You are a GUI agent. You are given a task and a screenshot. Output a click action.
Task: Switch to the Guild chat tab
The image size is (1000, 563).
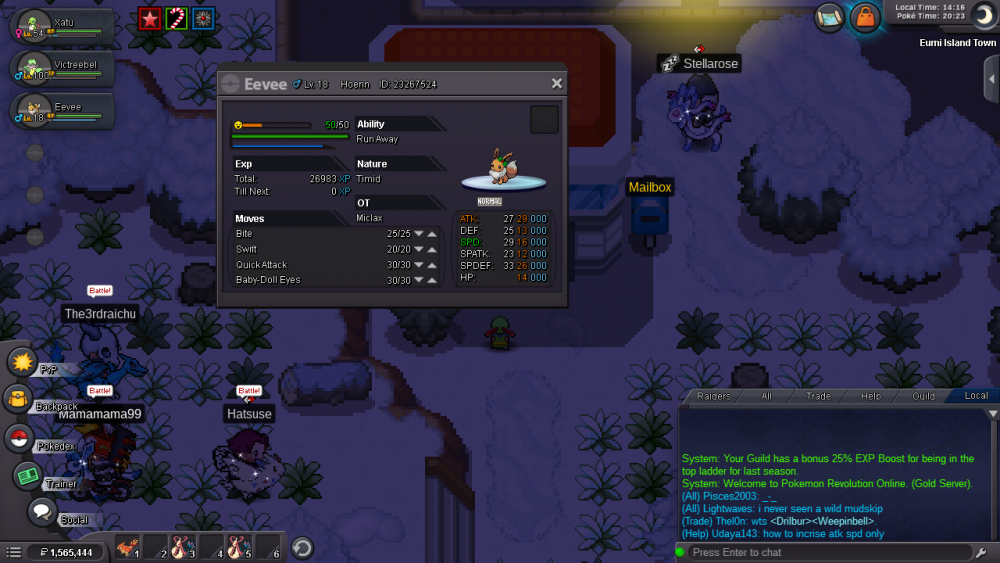923,396
